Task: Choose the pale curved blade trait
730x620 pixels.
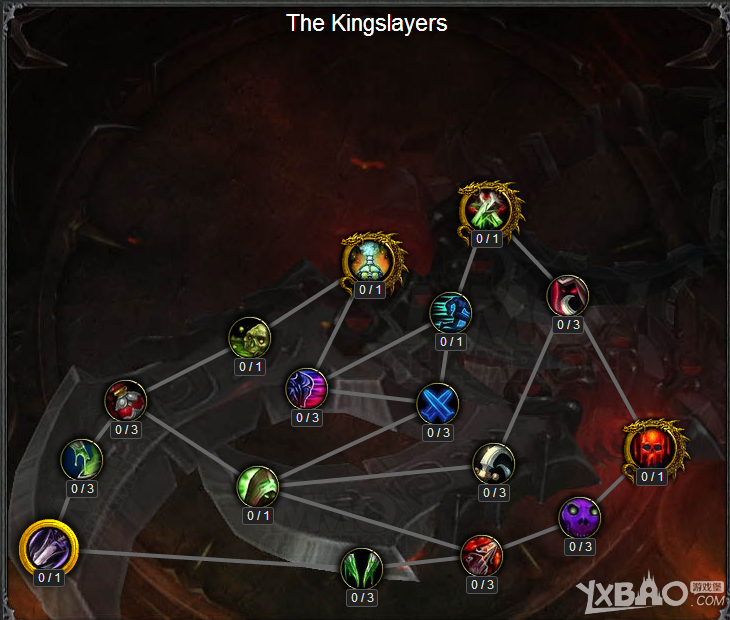Action: tap(494, 462)
